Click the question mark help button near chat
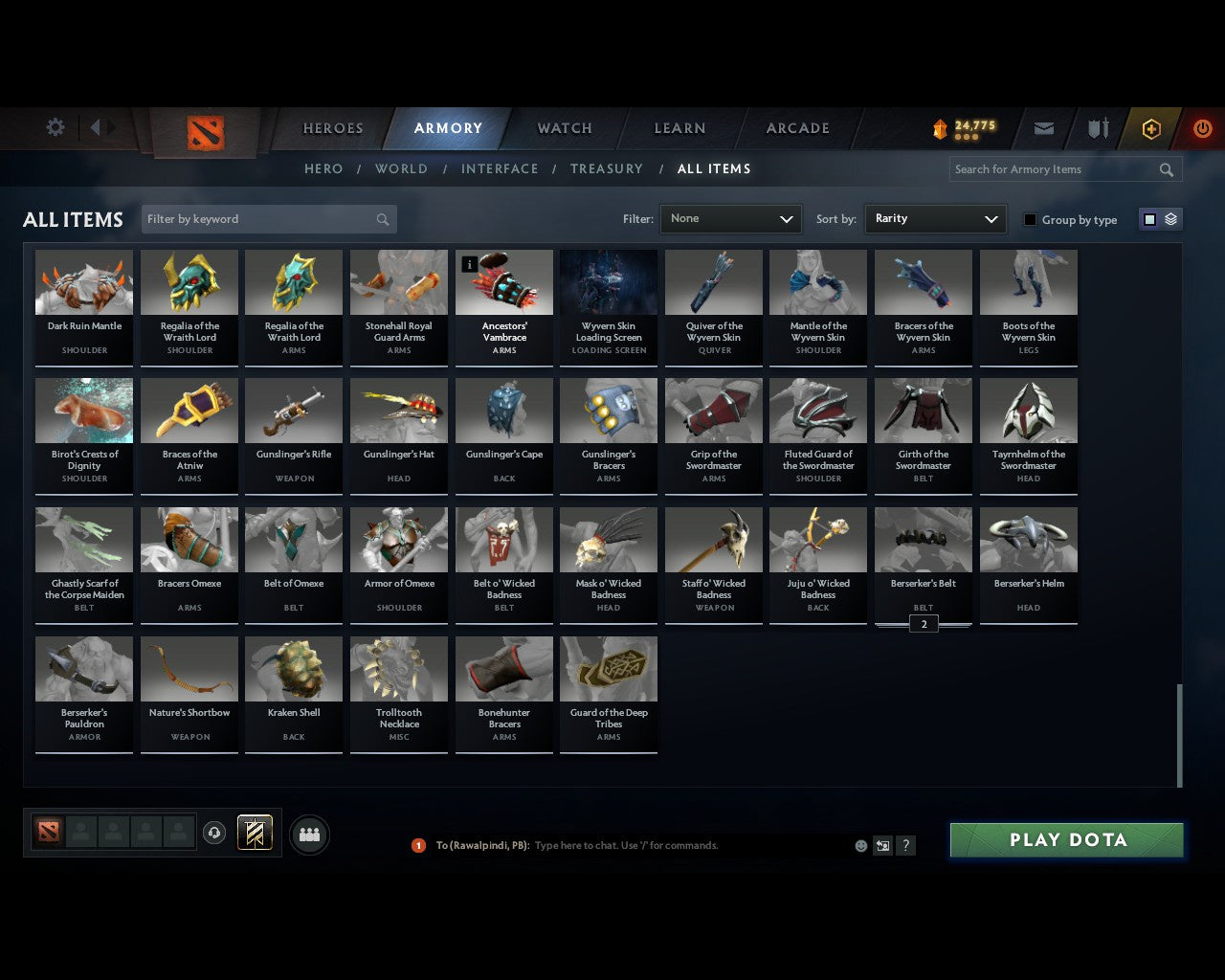1225x980 pixels. pyautogui.click(x=905, y=845)
